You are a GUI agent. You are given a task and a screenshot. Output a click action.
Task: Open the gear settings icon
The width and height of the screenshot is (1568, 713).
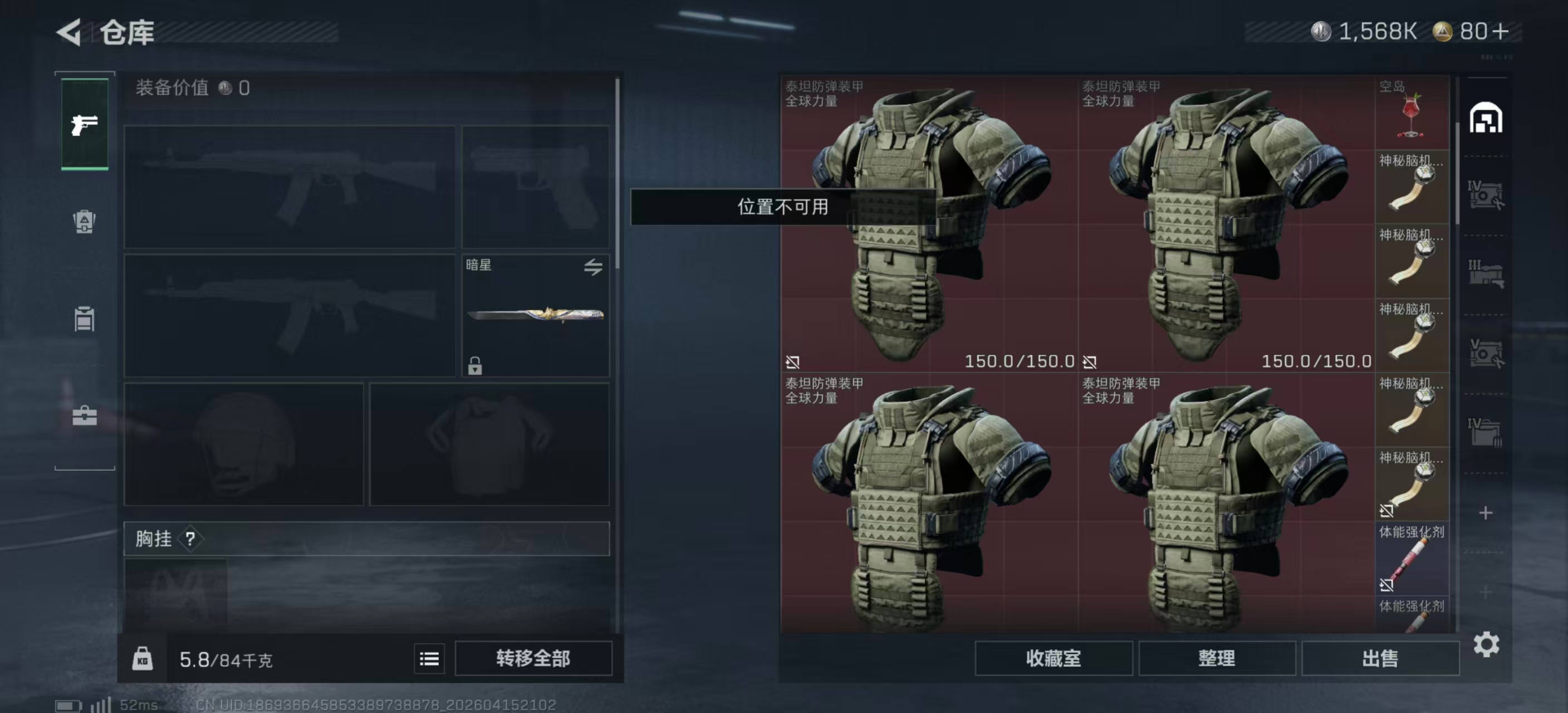1486,644
